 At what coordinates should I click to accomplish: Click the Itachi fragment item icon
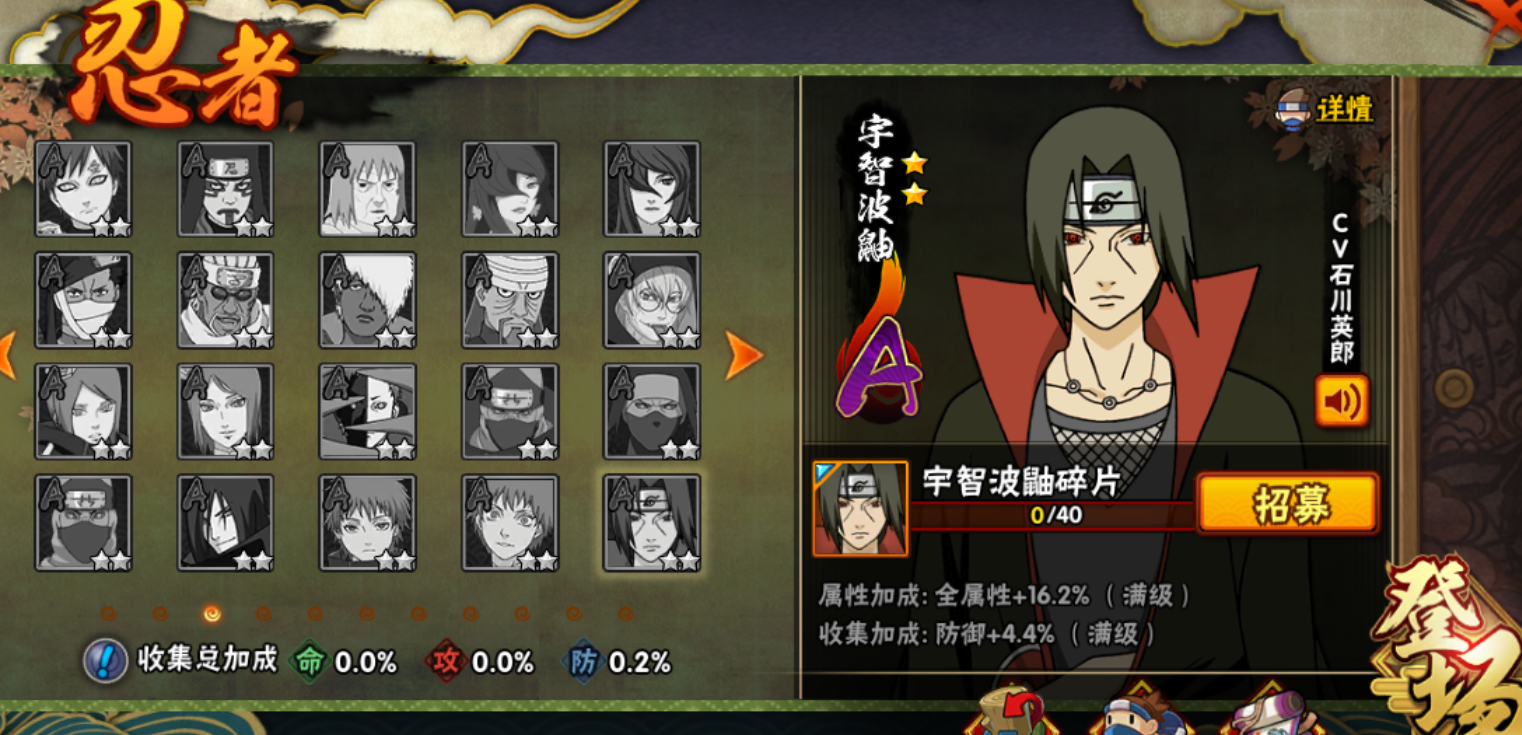pyautogui.click(x=860, y=508)
